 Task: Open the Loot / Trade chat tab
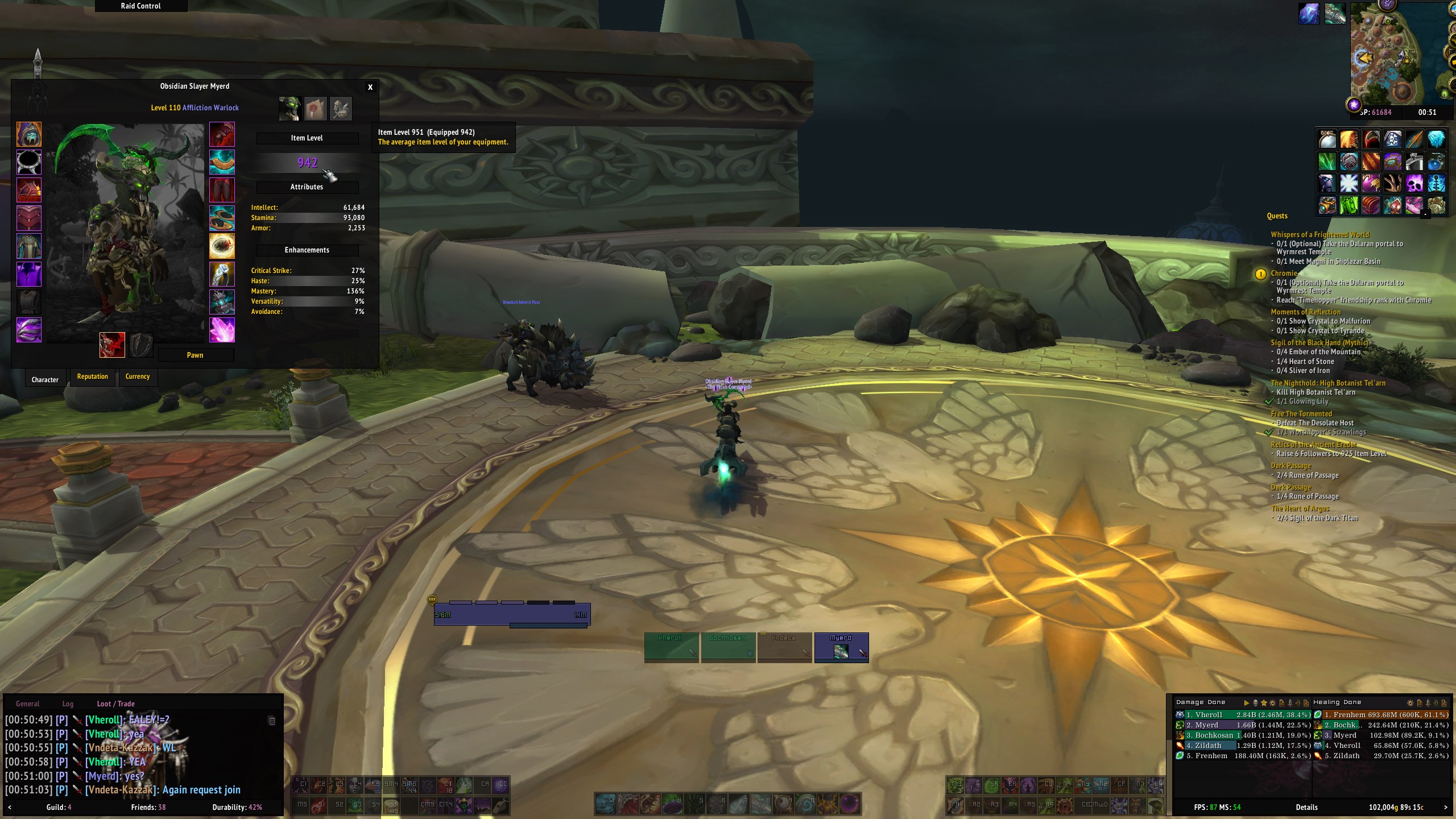(x=115, y=704)
